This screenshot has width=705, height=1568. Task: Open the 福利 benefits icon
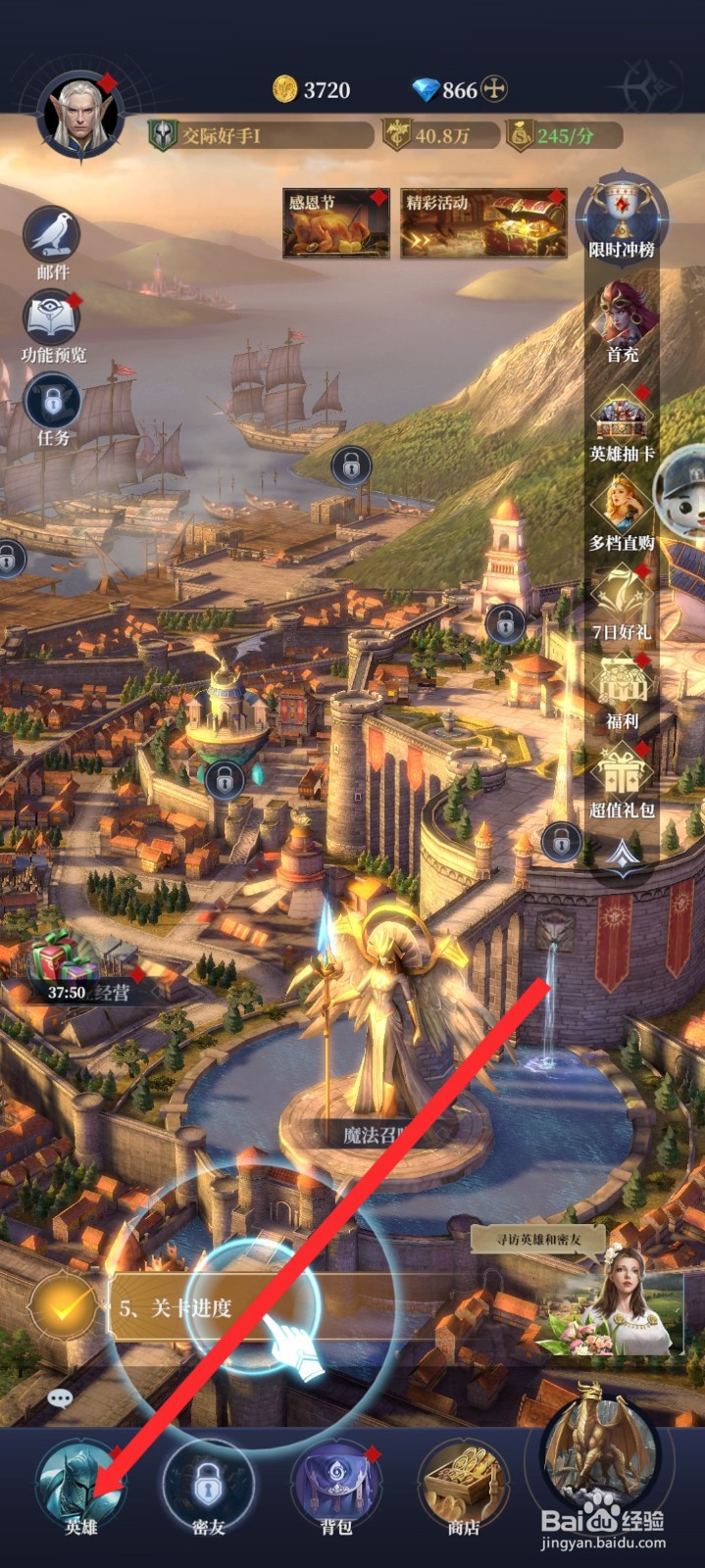(x=622, y=690)
